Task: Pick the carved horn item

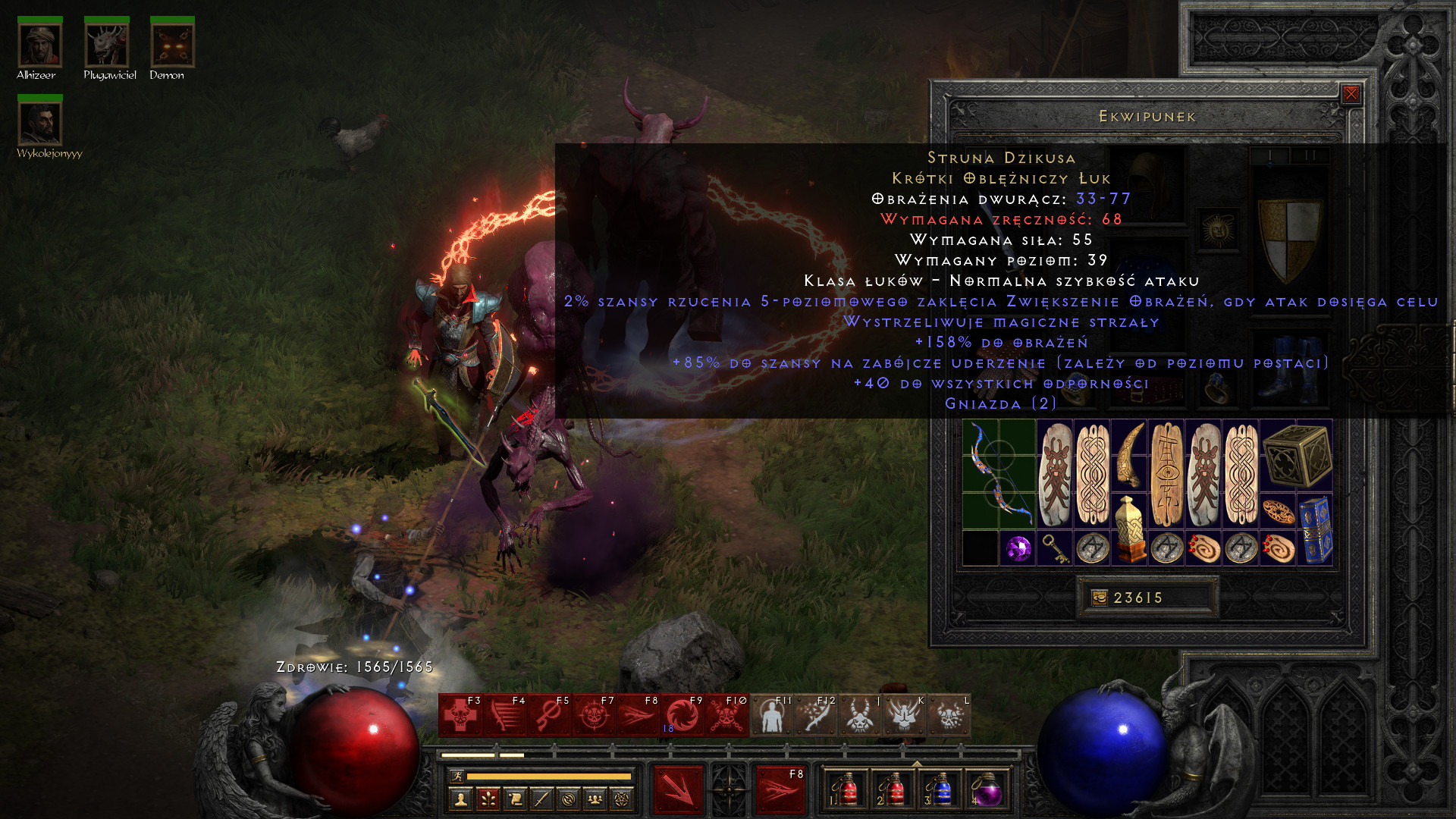Action: coord(1129,455)
